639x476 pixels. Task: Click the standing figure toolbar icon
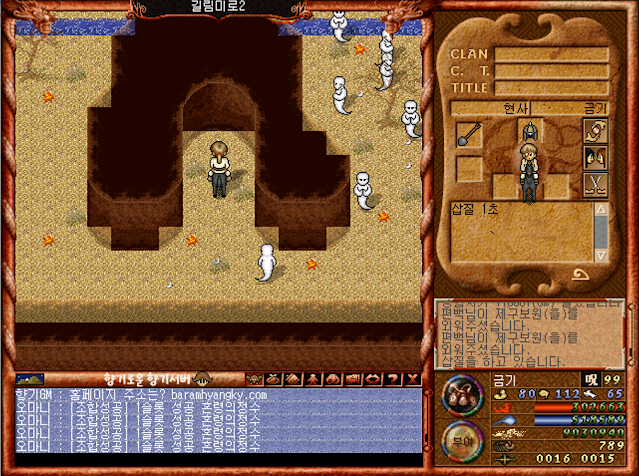[314, 379]
